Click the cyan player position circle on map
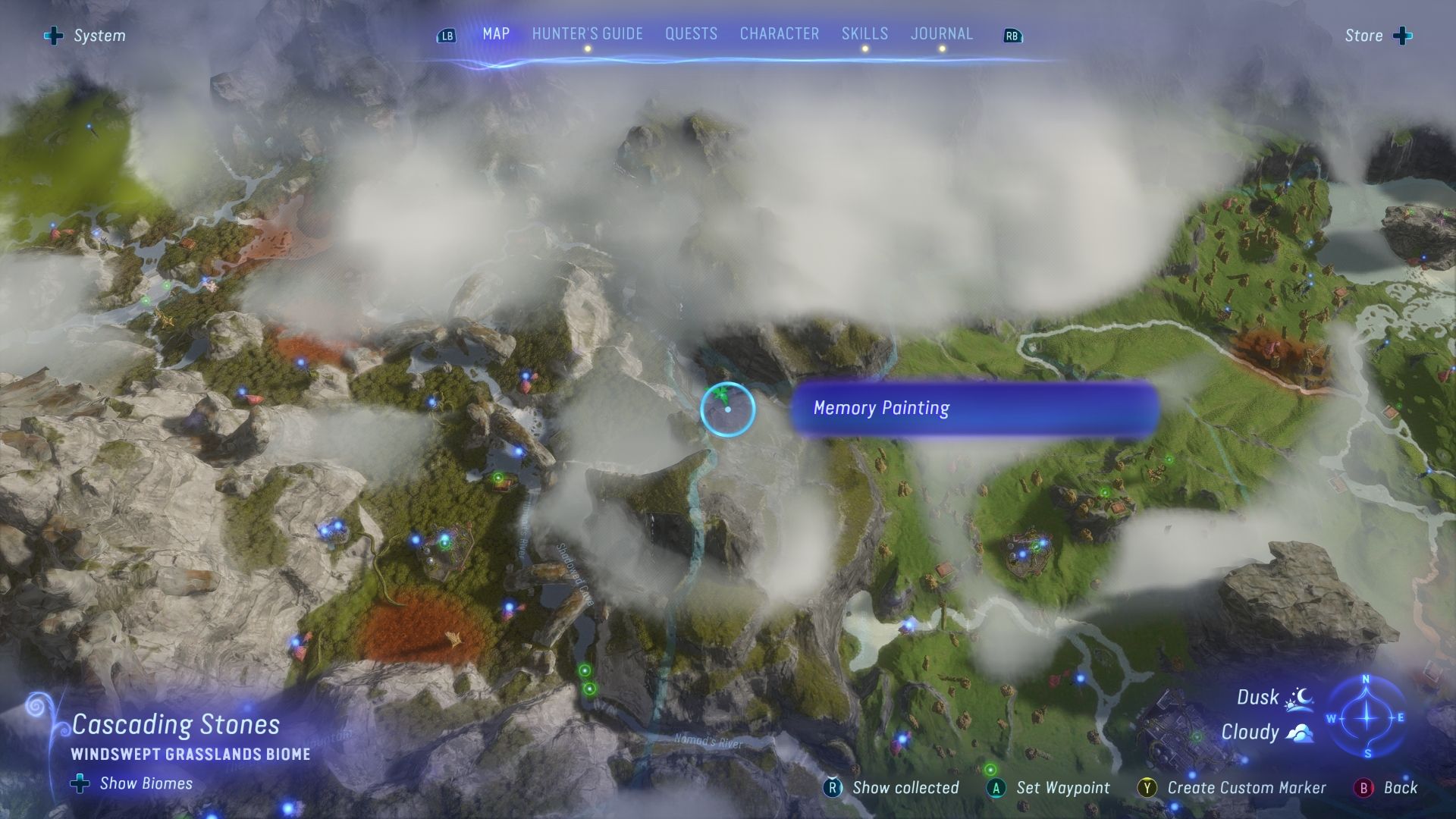Screen dimensions: 1456x819 click(x=726, y=409)
